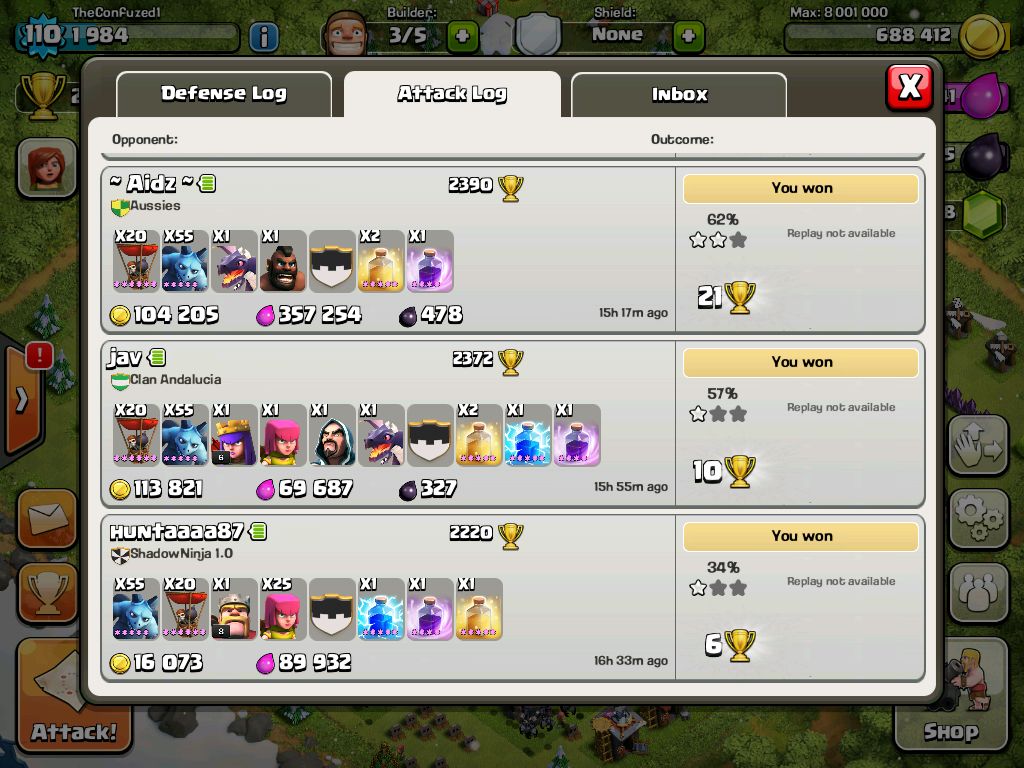Expand the side panel arrow with alert
The height and width of the screenshot is (768, 1024).
[22, 400]
